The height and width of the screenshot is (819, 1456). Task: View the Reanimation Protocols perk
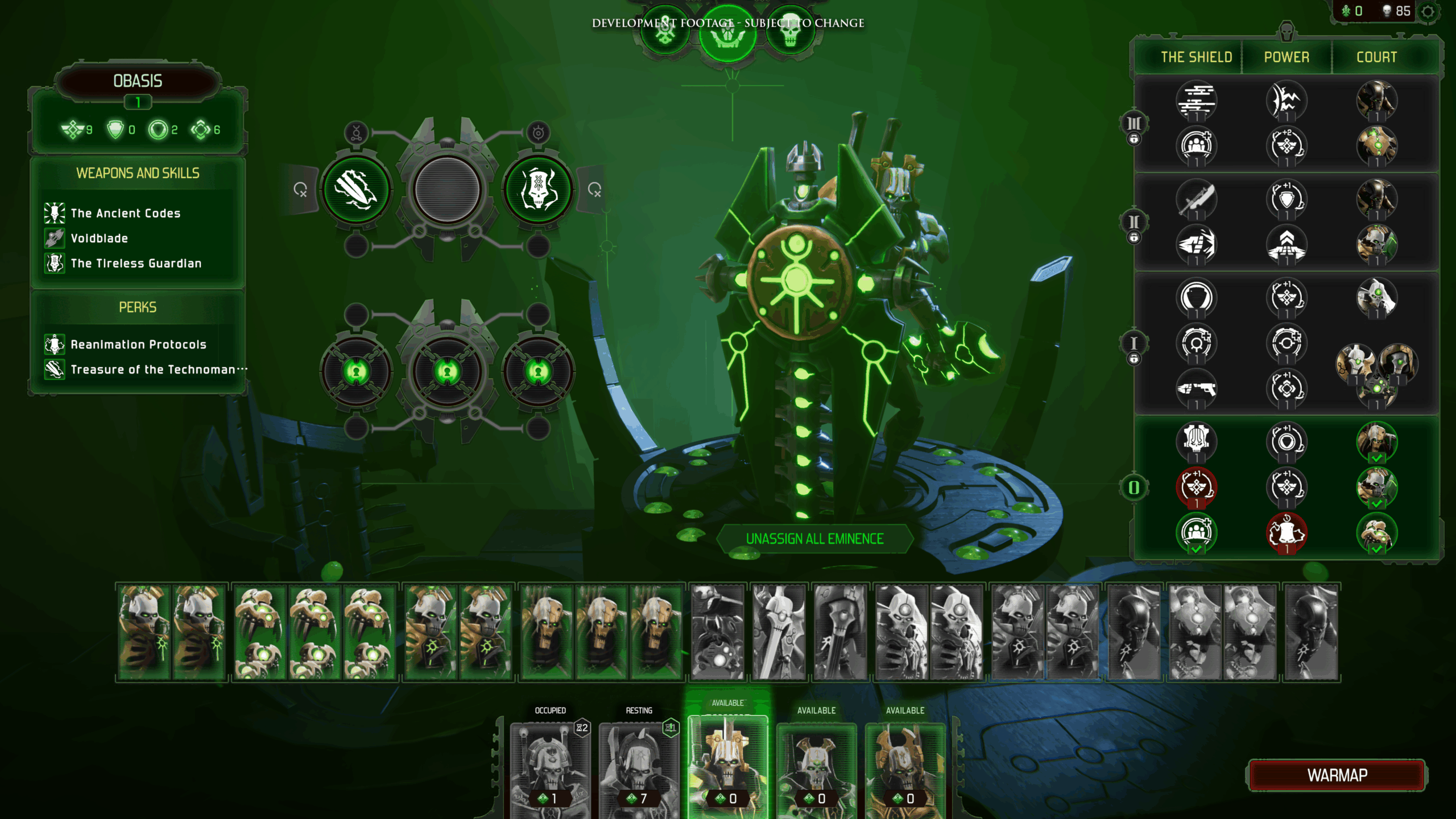(x=138, y=345)
